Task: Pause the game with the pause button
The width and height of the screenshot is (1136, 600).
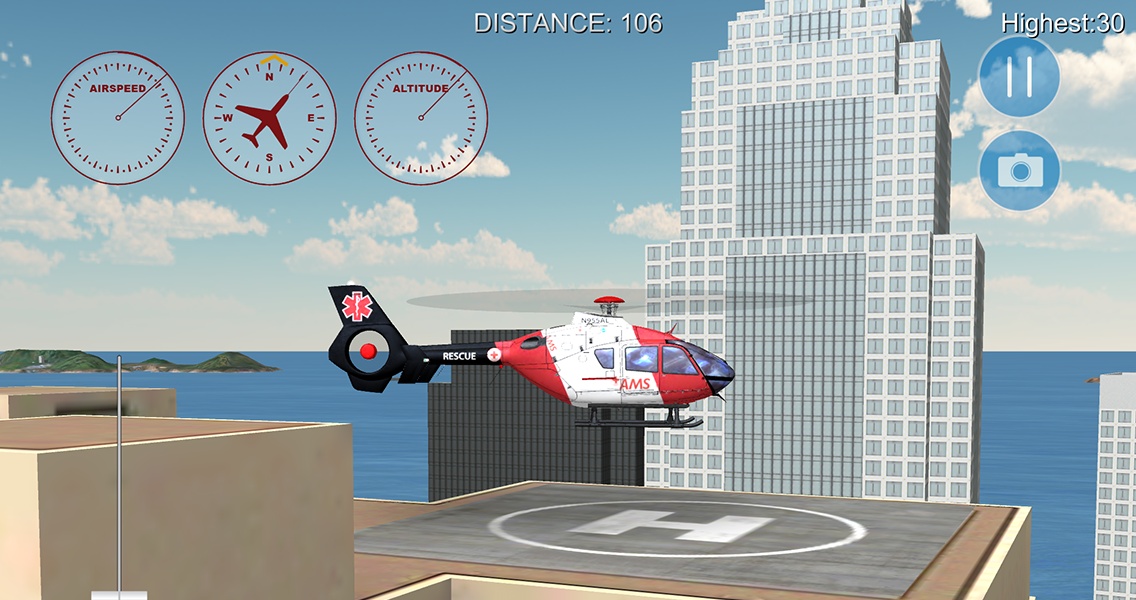Action: pyautogui.click(x=1019, y=77)
